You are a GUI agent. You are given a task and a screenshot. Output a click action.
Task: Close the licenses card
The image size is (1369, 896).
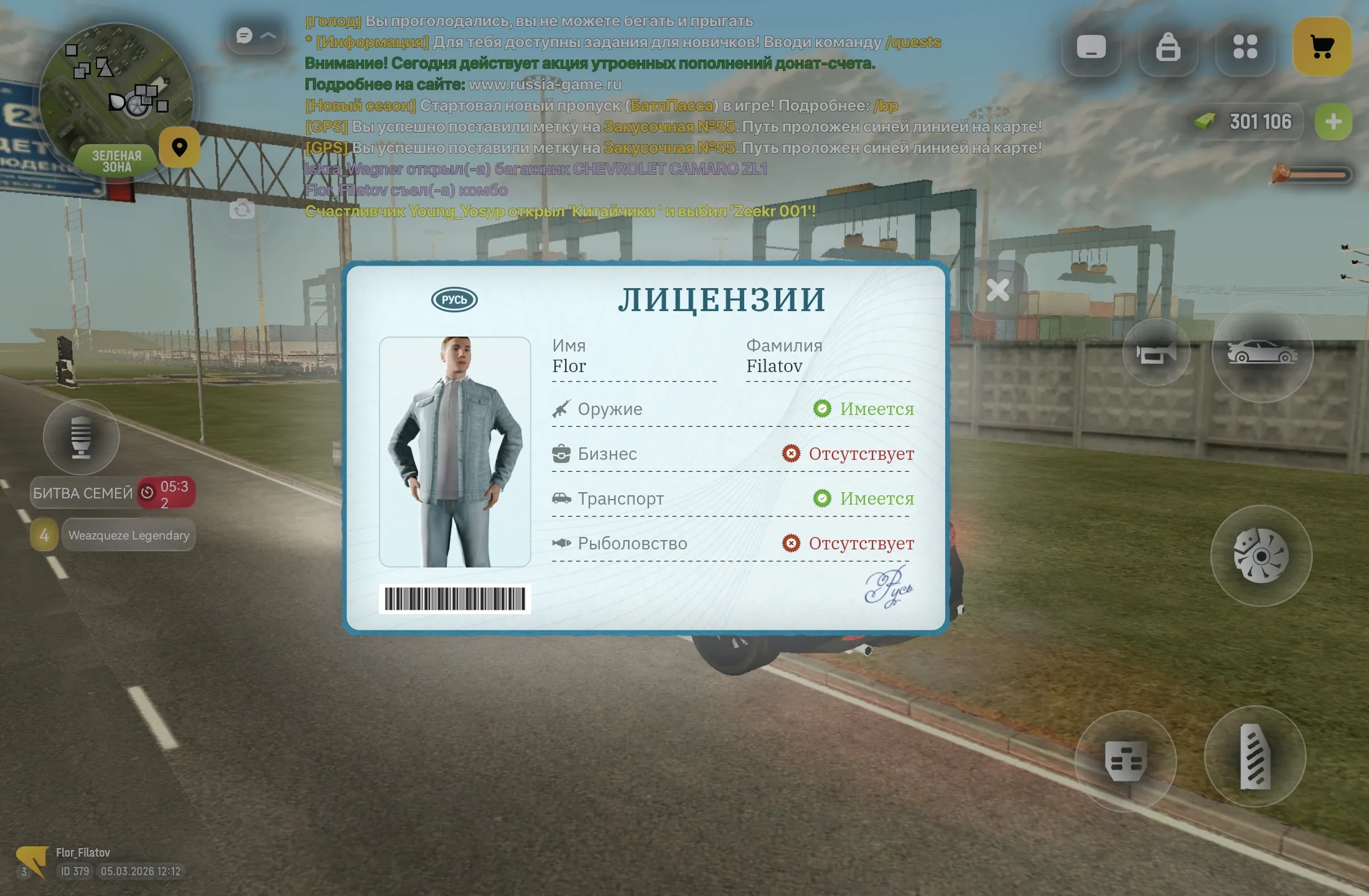[x=998, y=290]
